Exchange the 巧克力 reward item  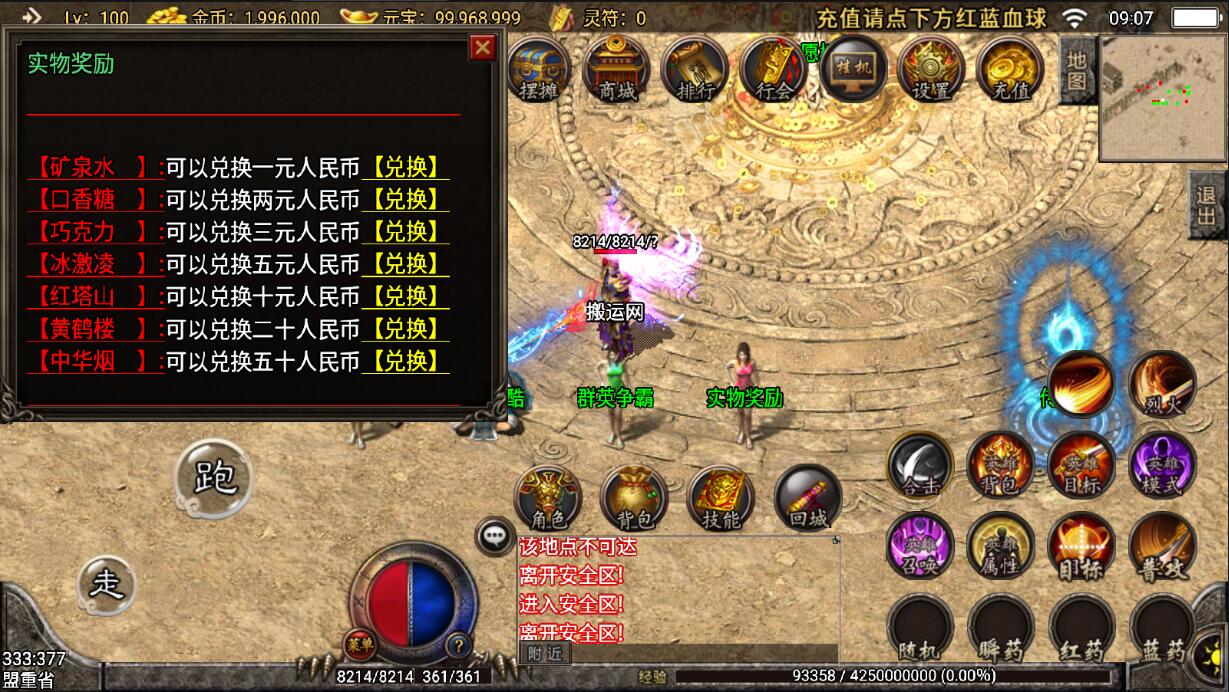point(406,232)
